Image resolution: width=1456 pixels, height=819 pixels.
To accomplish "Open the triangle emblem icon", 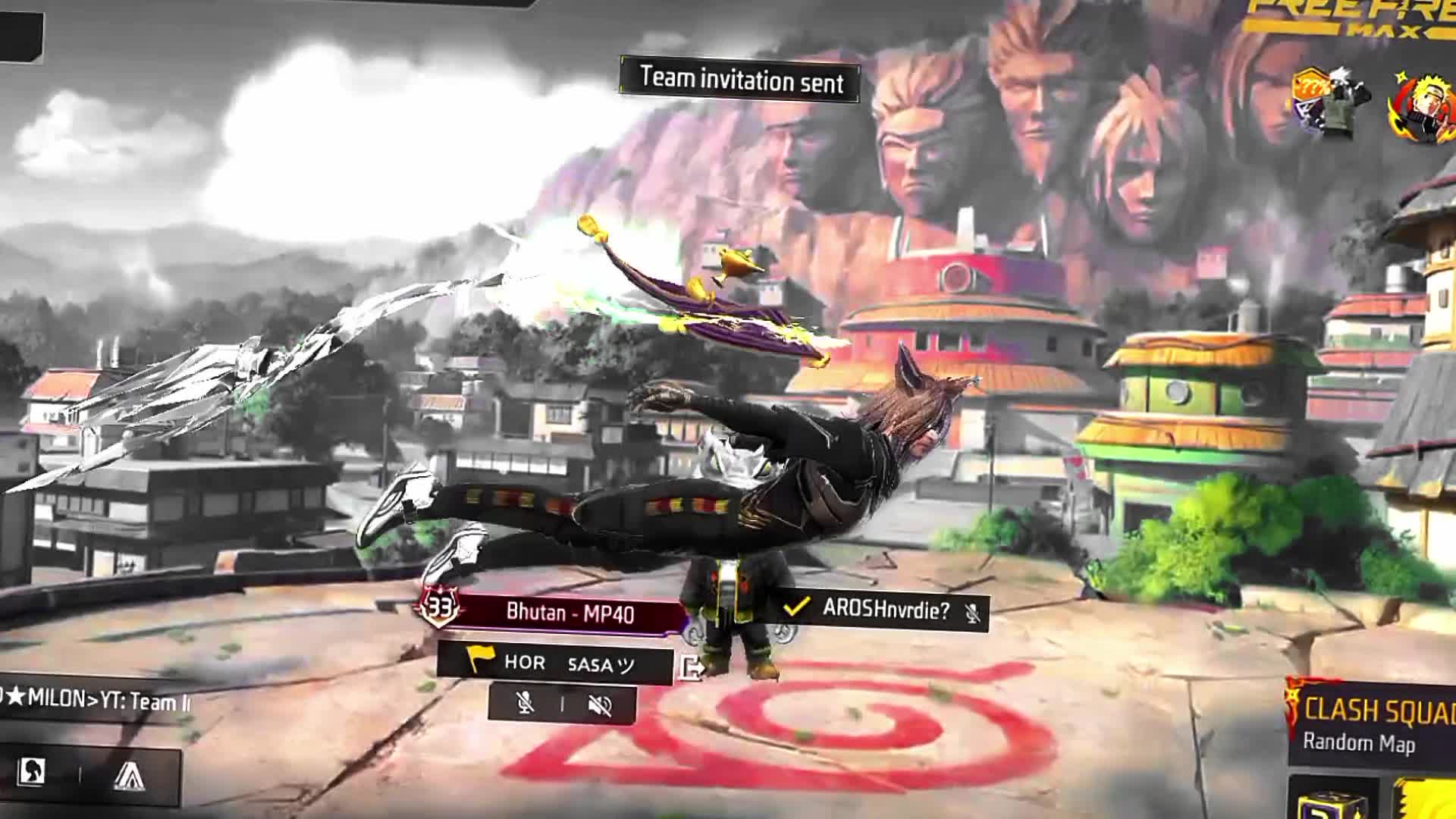I will coord(129,775).
